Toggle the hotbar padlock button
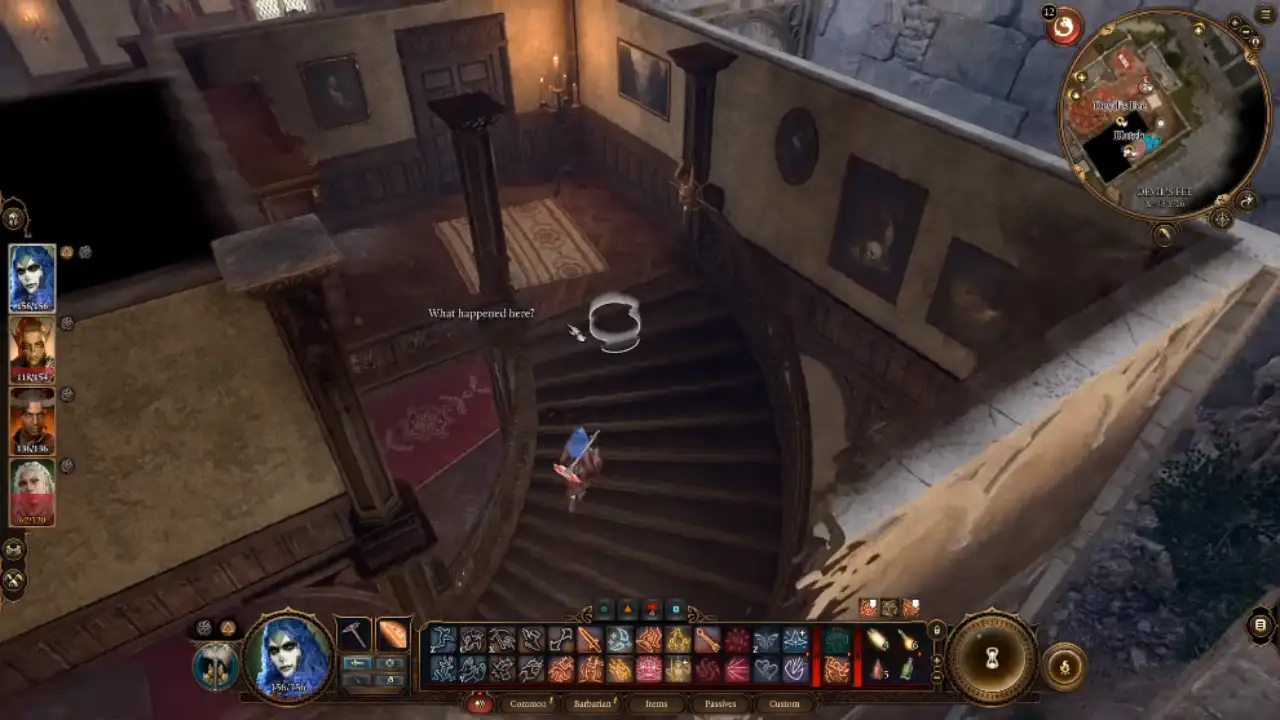 [936, 630]
